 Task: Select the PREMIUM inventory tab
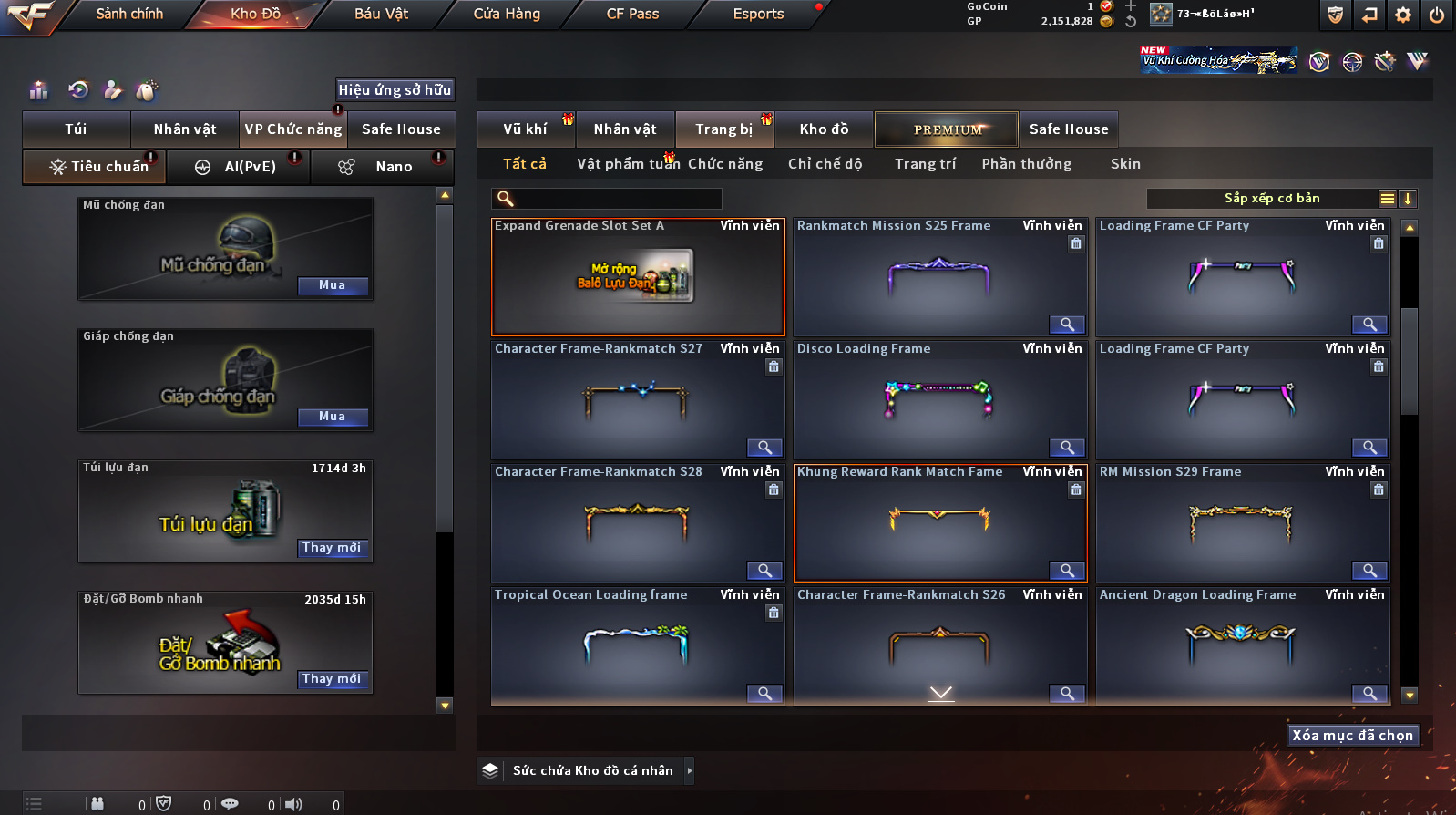click(948, 129)
